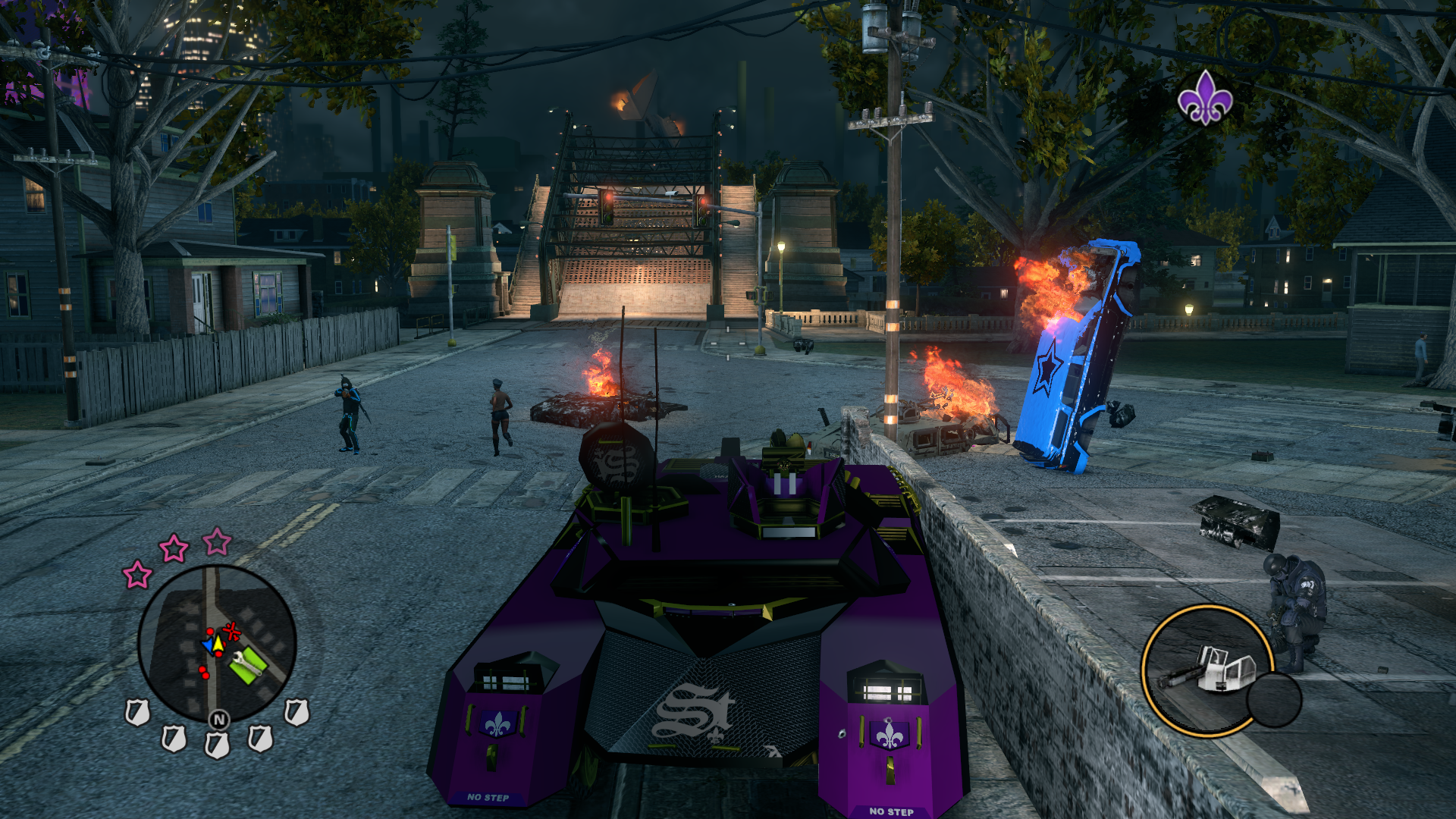
Task: Select the green wrench garage marker on minimap
Action: 248,665
